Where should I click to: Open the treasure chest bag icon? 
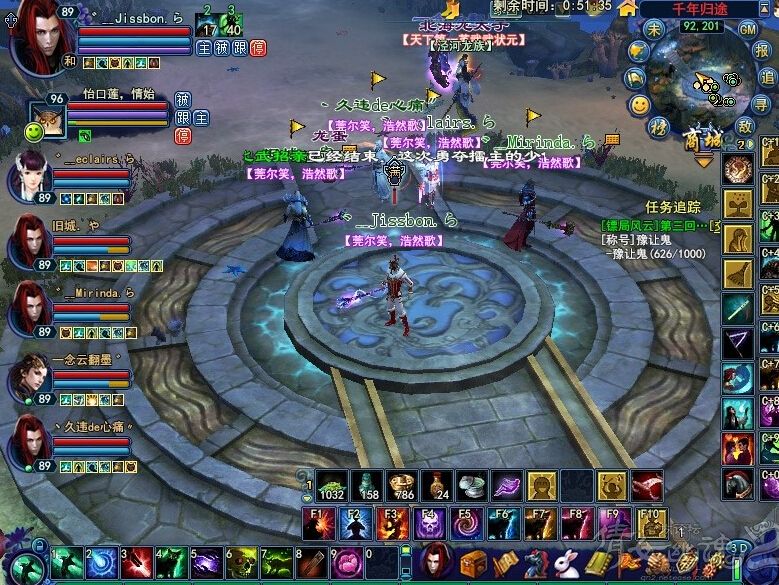click(472, 562)
